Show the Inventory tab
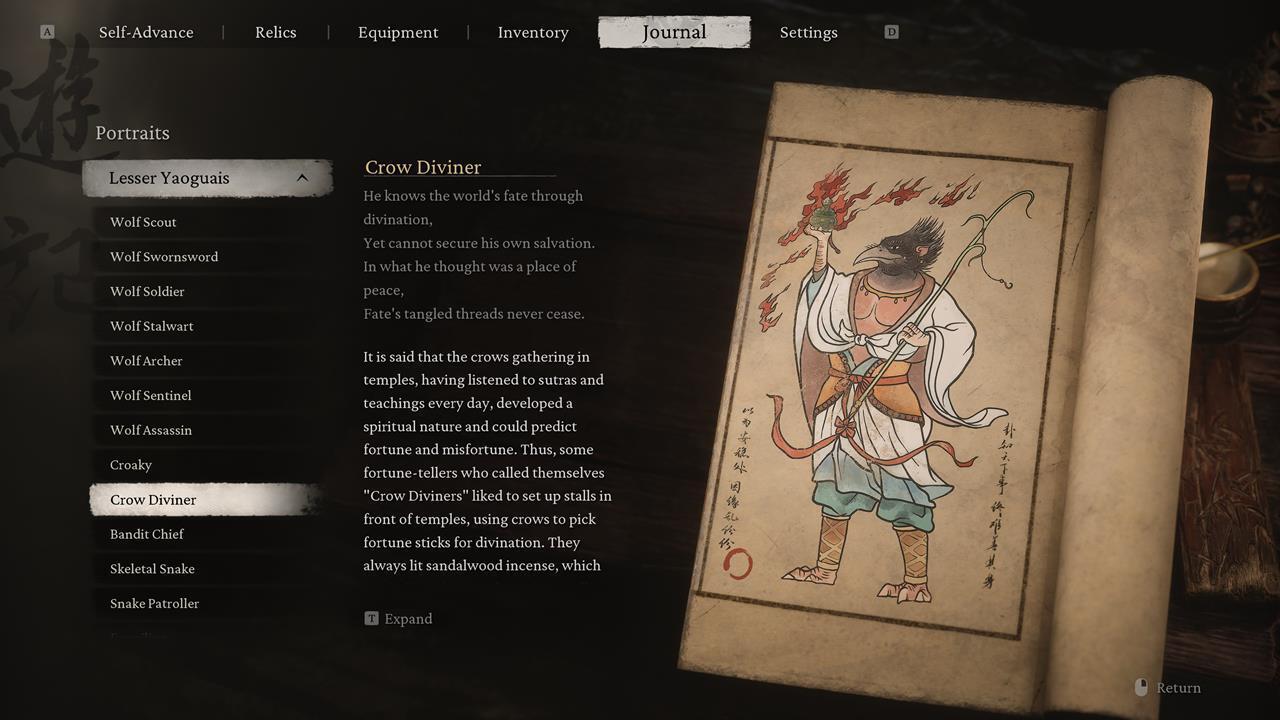The width and height of the screenshot is (1280, 720). 533,32
